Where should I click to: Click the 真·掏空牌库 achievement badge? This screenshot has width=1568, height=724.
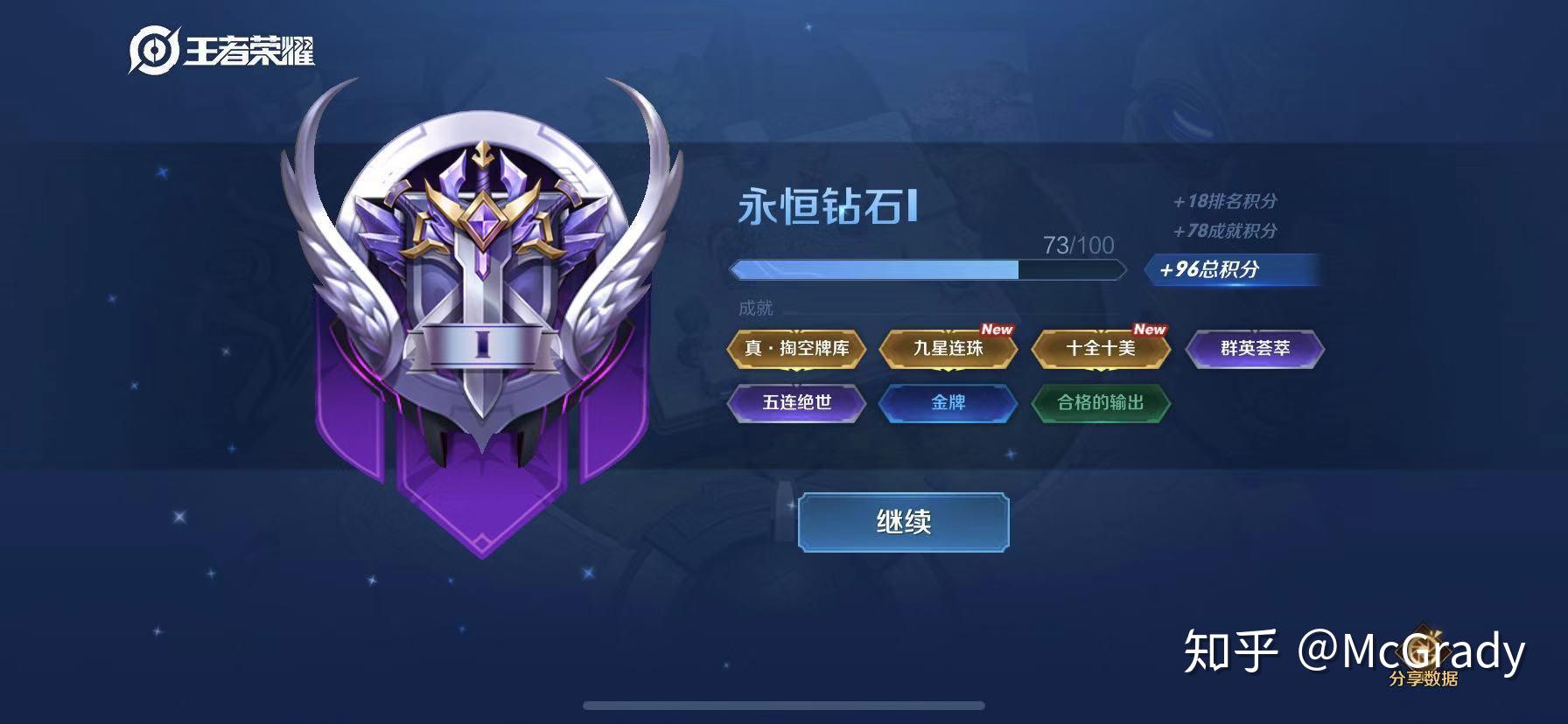coord(797,348)
